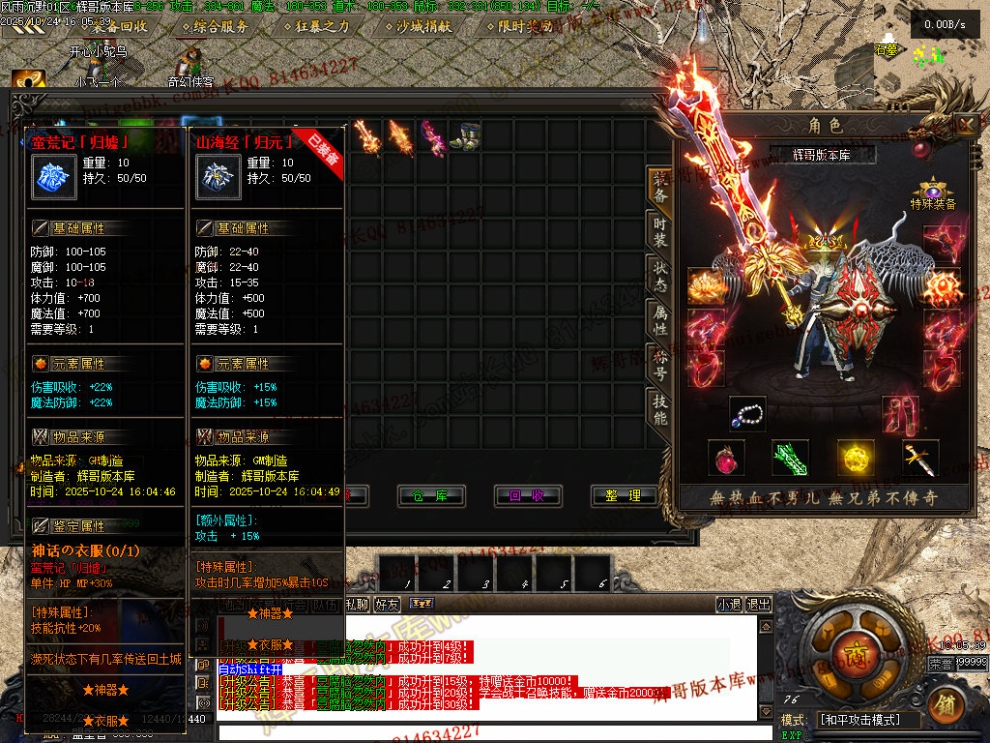Screen dimensions: 990x743
Task: Switch to the 称号 title tab
Action: click(x=660, y=365)
